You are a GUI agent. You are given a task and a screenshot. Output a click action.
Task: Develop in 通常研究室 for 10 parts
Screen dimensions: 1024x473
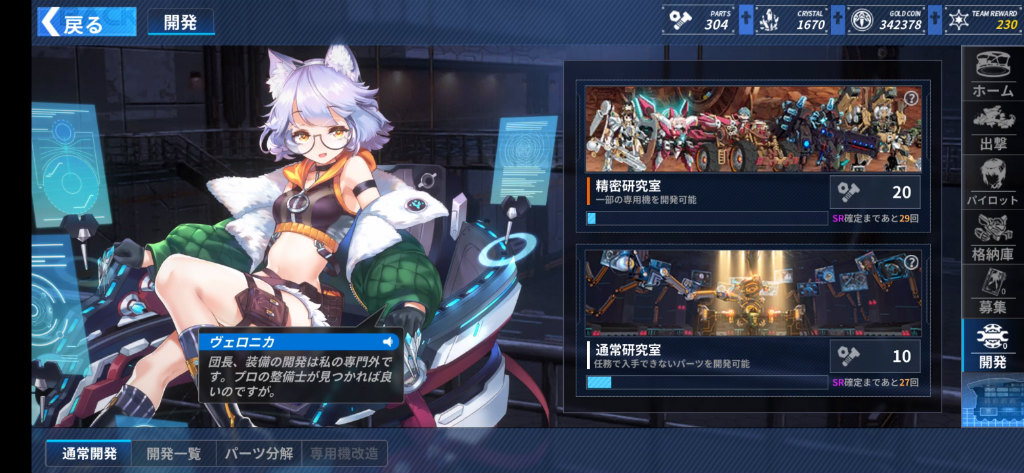875,356
